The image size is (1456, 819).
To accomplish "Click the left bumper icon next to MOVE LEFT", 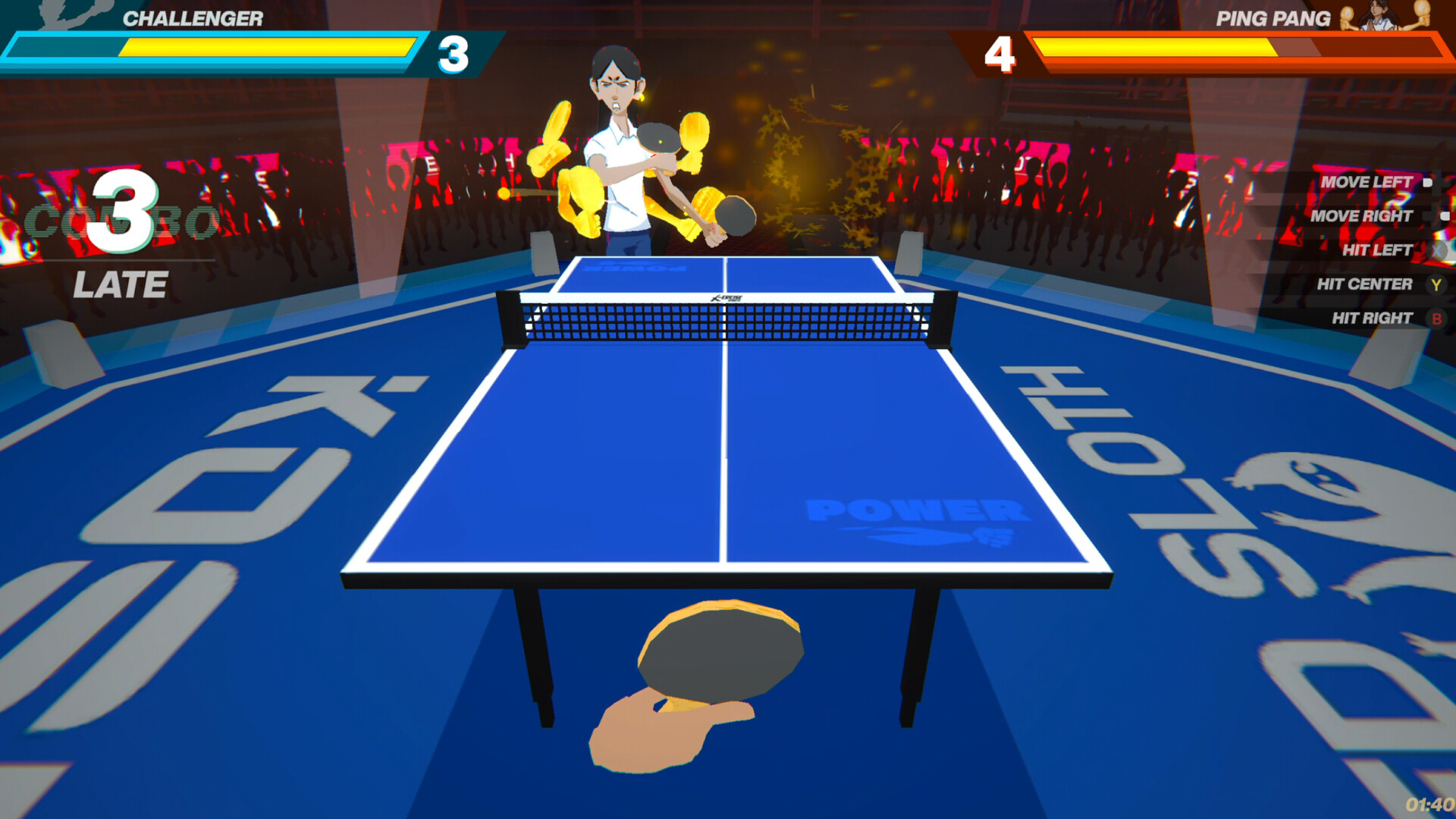I will tap(1429, 182).
